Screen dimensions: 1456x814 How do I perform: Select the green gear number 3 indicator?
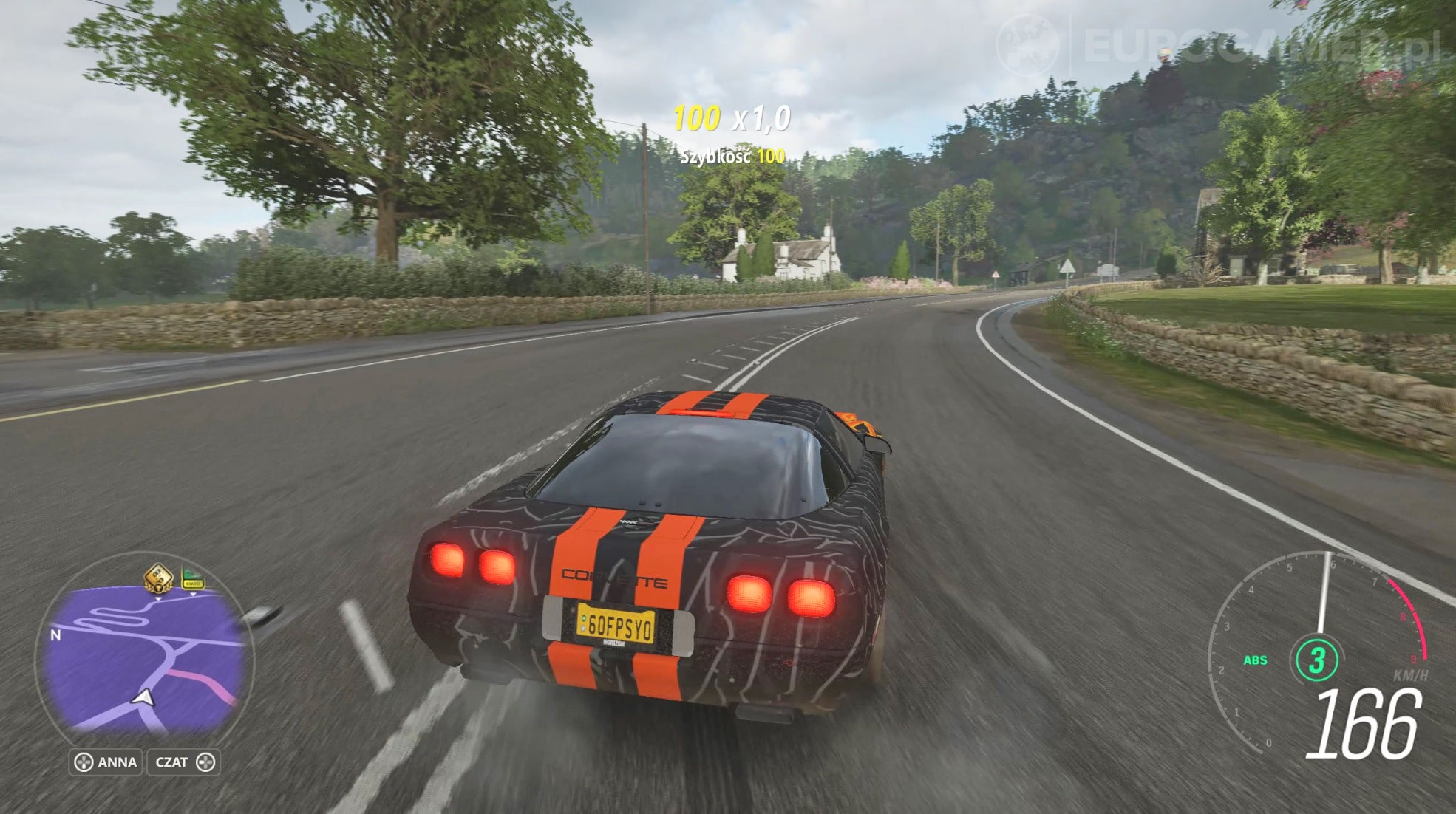coord(1317,659)
